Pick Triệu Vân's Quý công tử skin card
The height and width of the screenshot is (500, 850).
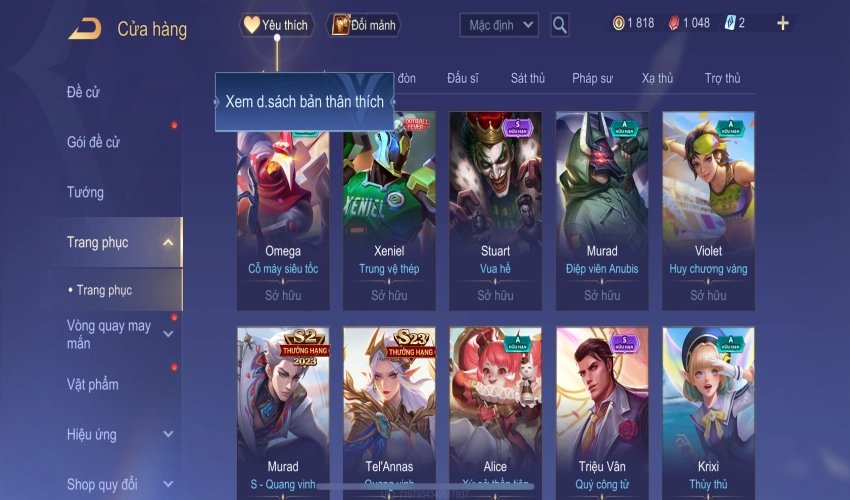click(x=602, y=410)
